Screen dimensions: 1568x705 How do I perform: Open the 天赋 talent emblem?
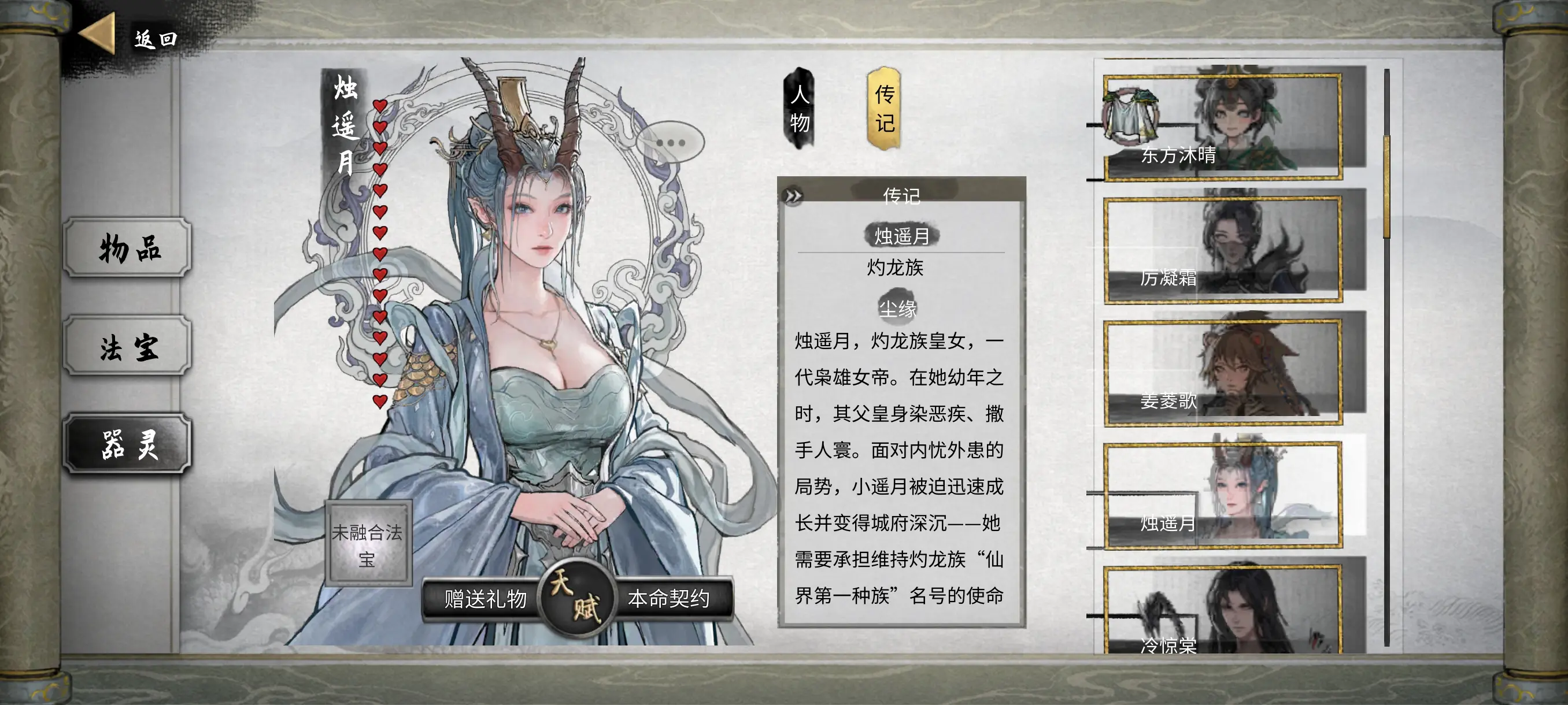coord(575,598)
